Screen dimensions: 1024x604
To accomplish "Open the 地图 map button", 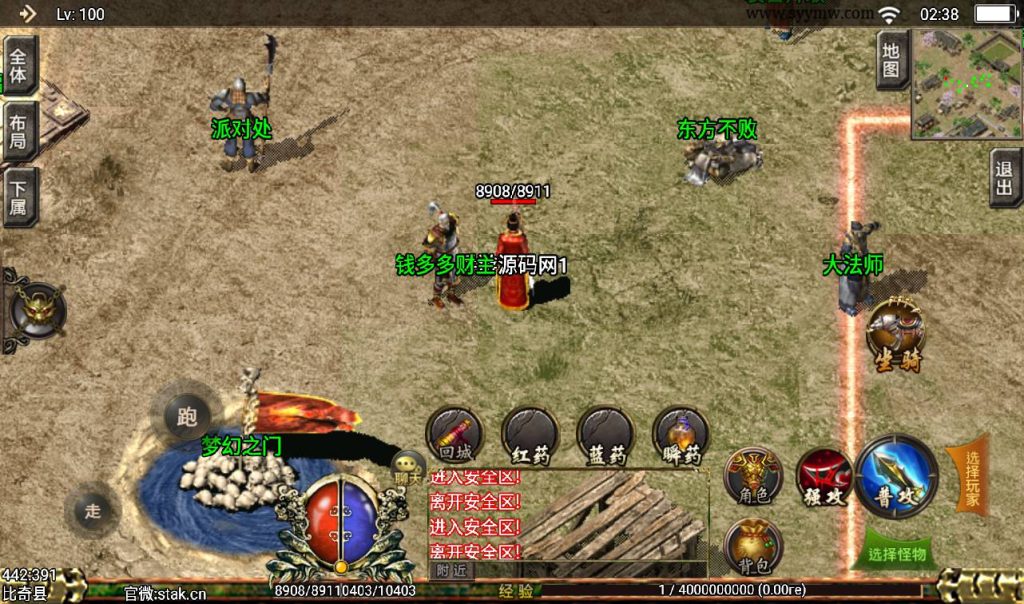I will [892, 60].
